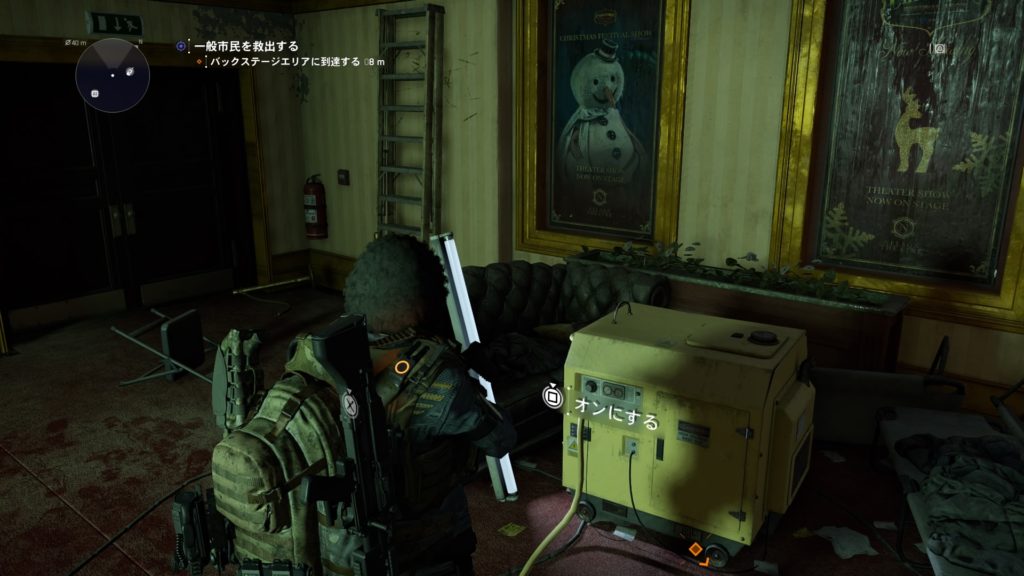Image resolution: width=1024 pixels, height=576 pixels.
Task: Click the circular minimap
Action: (x=112, y=75)
